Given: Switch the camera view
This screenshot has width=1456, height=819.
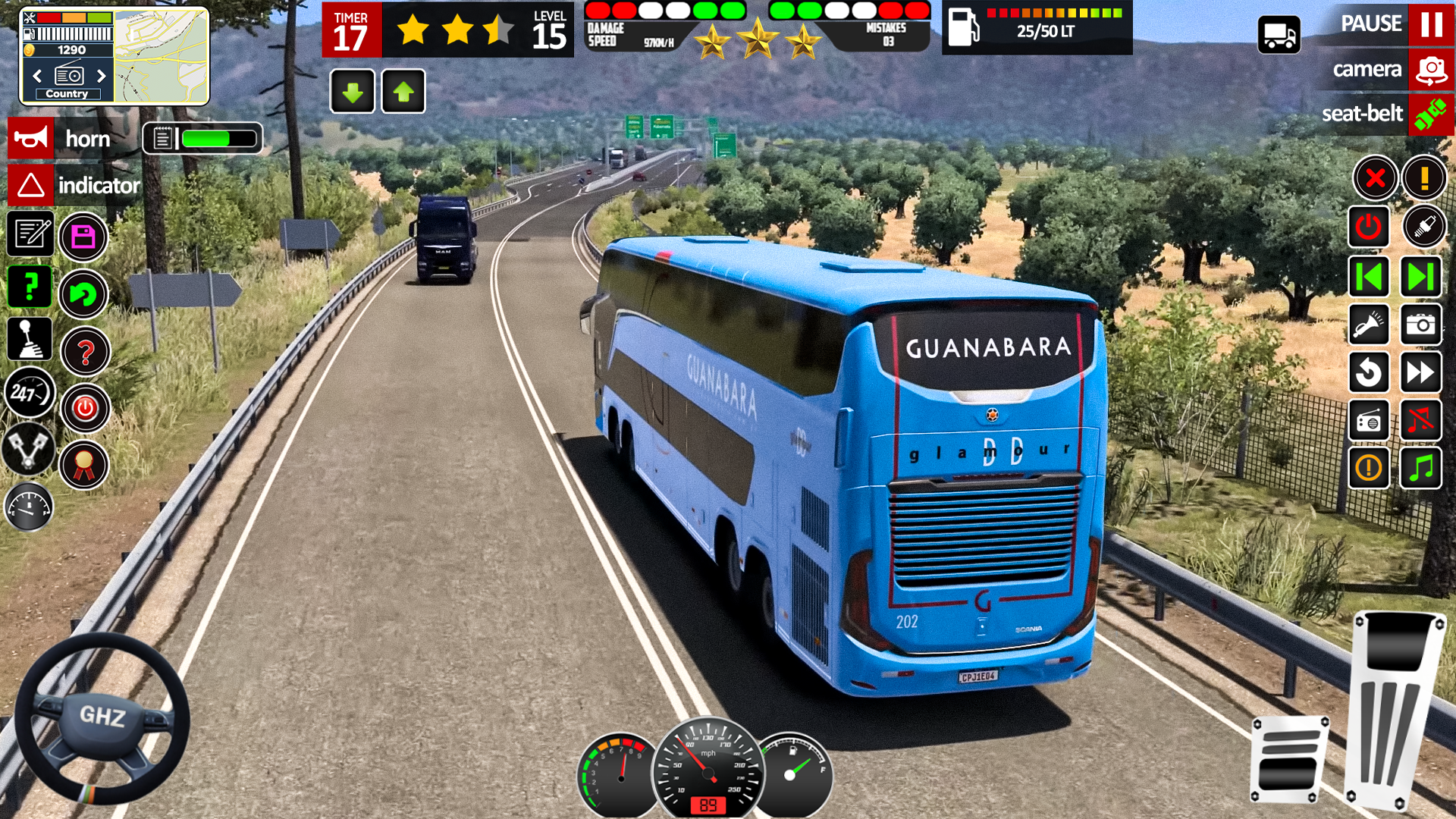Looking at the screenshot, I should (1430, 70).
